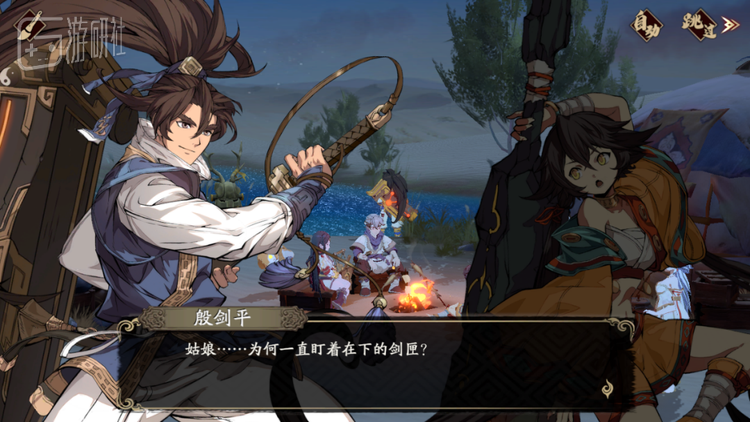Viewport: 750px width, 422px height.
Task: Enable auto-play with the 自动 button
Action: [646, 22]
